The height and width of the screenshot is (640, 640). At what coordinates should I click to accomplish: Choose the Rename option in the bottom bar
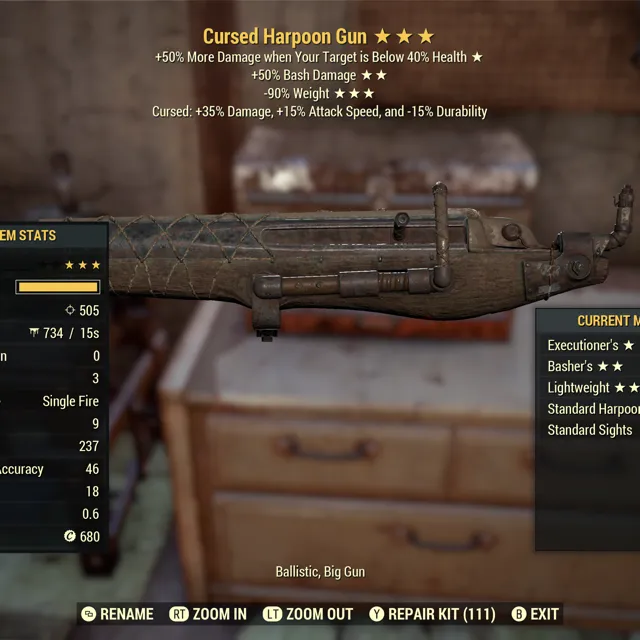click(118, 614)
